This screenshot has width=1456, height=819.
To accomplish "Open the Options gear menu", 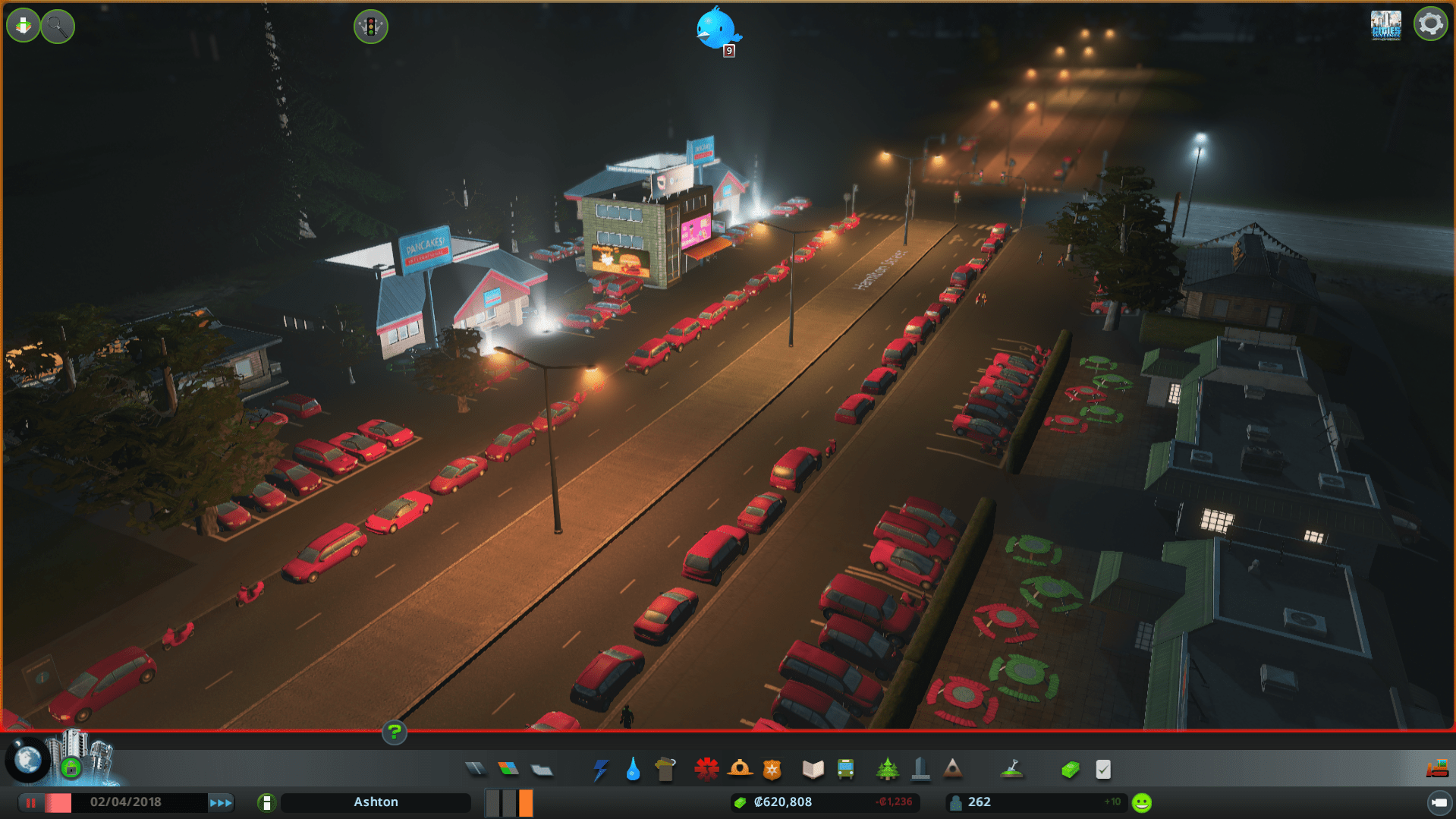I will pos(1429,24).
